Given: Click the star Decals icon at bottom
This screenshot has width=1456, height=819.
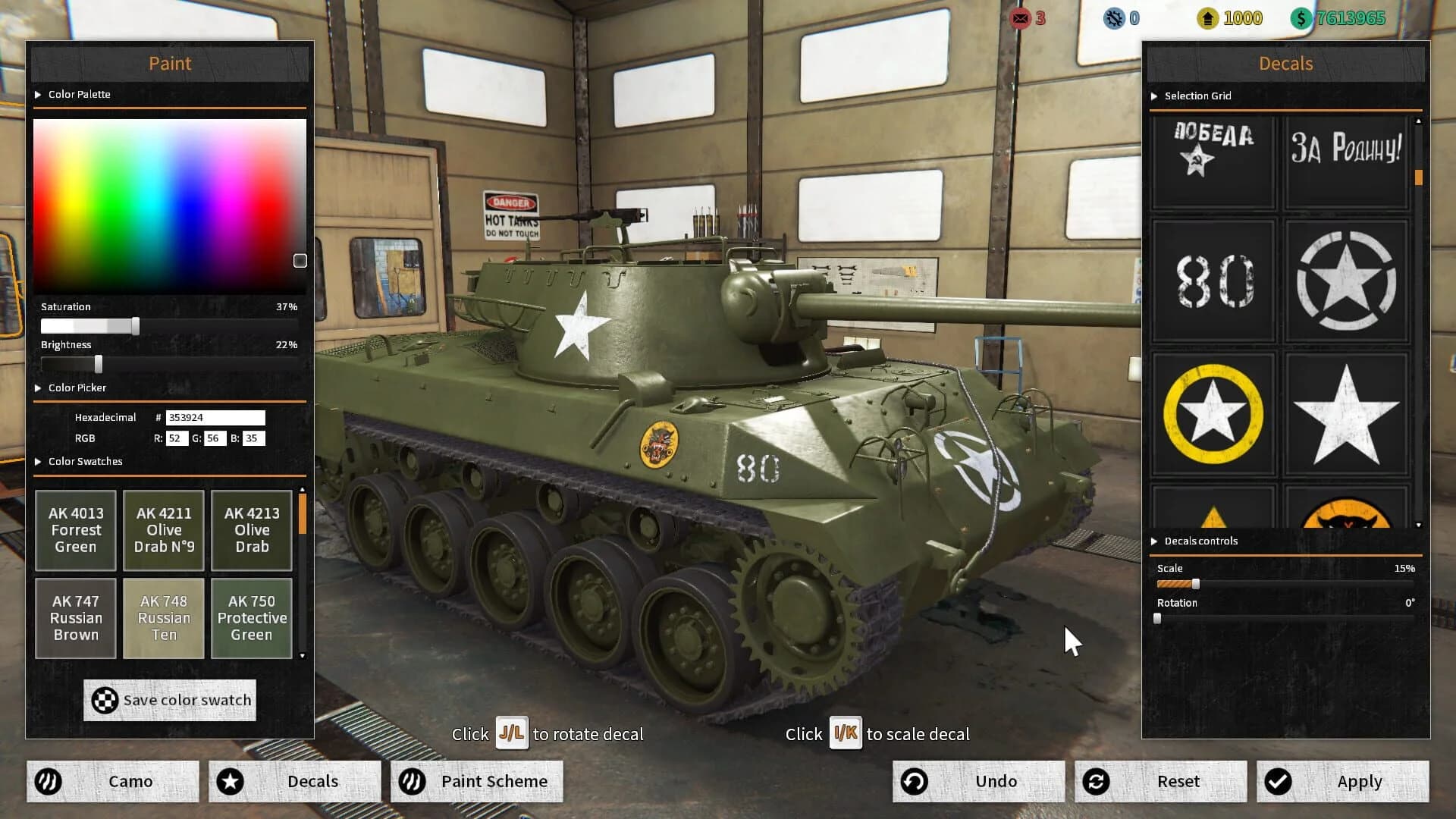Looking at the screenshot, I should pos(231,781).
